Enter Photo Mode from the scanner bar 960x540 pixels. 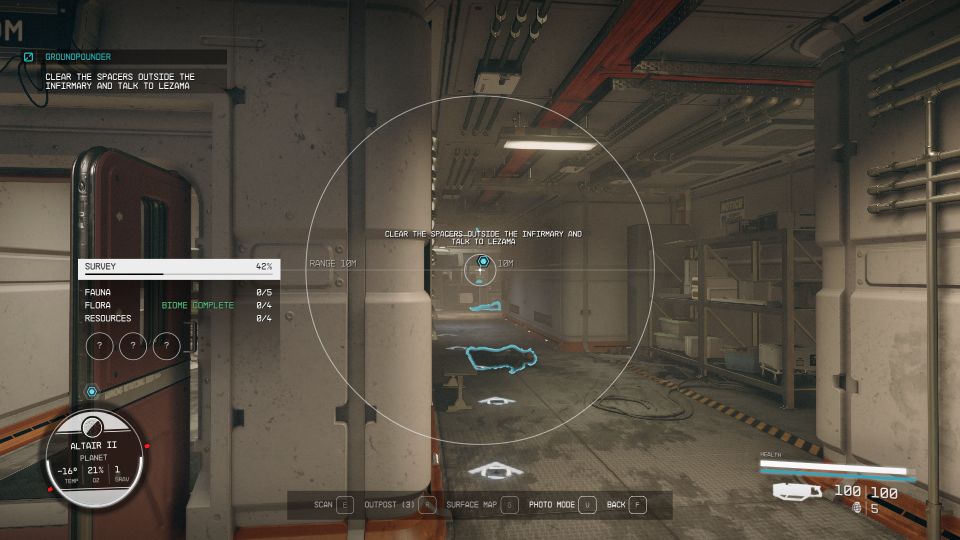[562, 505]
